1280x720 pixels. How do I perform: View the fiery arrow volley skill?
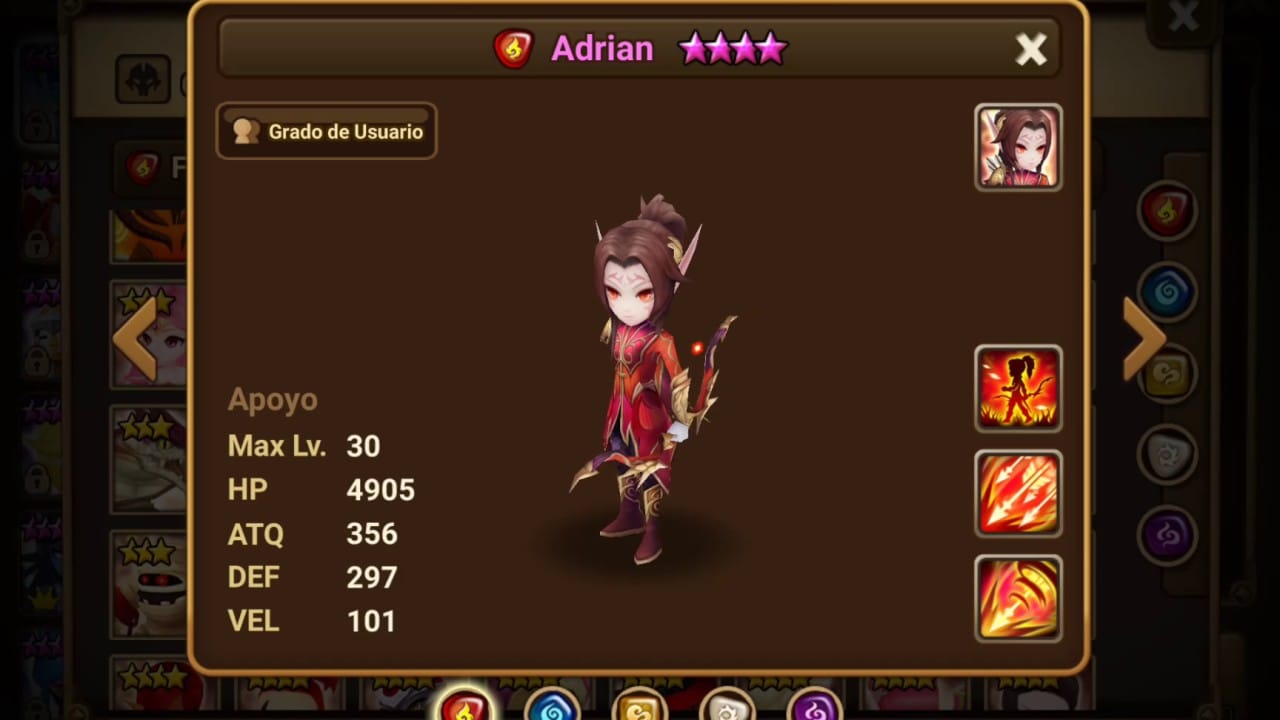[x=1018, y=494]
